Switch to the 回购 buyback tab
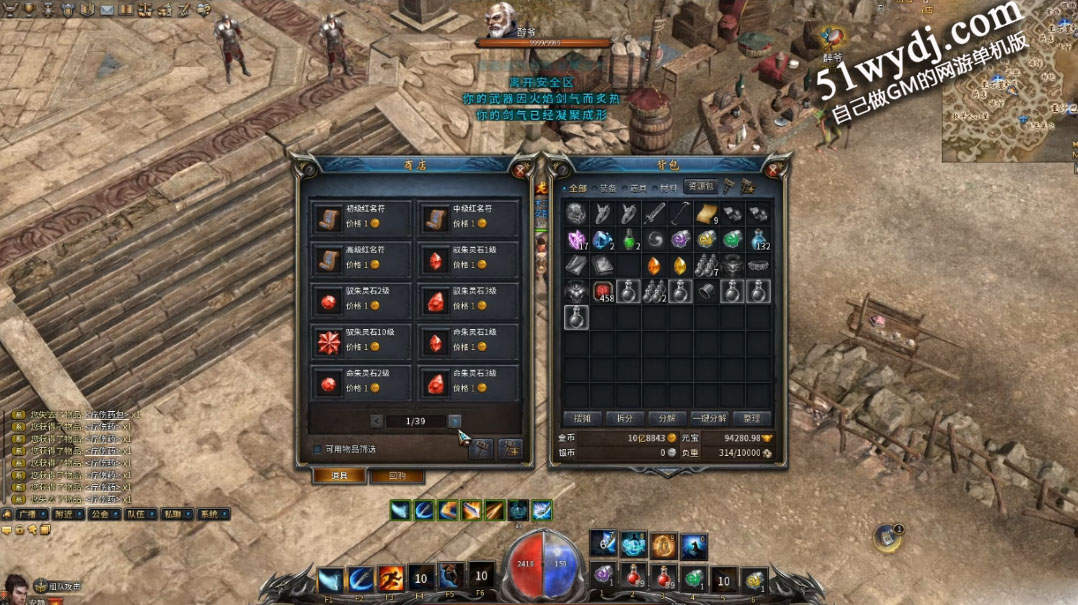Screen dimensions: 1078x605 (x=396, y=476)
